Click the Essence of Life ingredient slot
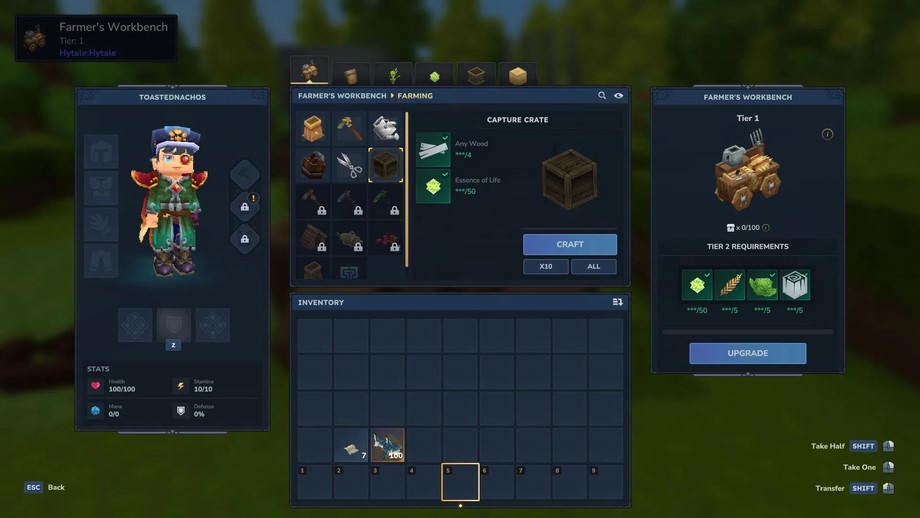The image size is (920, 518). (x=433, y=186)
